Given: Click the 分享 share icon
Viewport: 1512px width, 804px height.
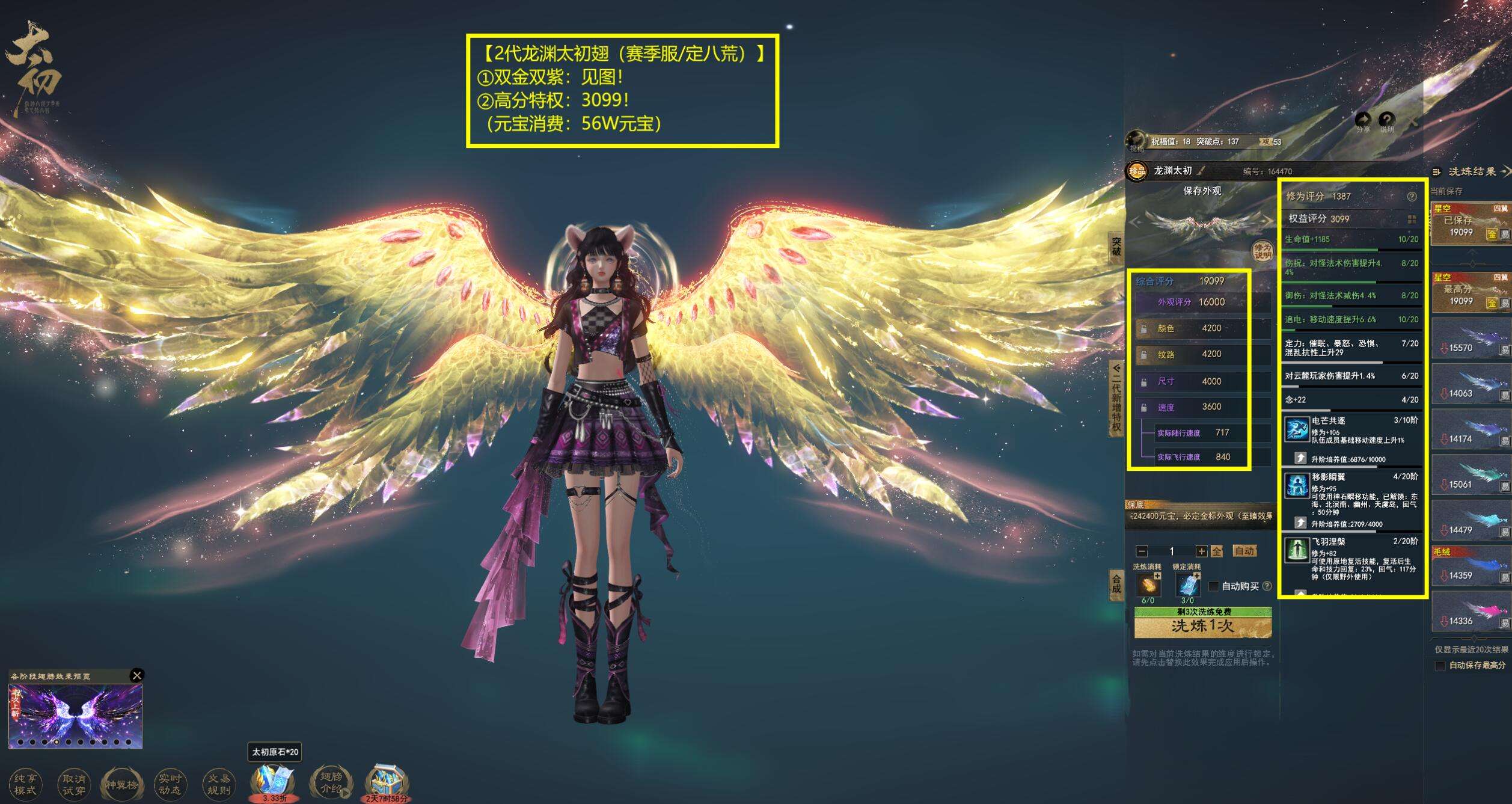Looking at the screenshot, I should click(1363, 120).
